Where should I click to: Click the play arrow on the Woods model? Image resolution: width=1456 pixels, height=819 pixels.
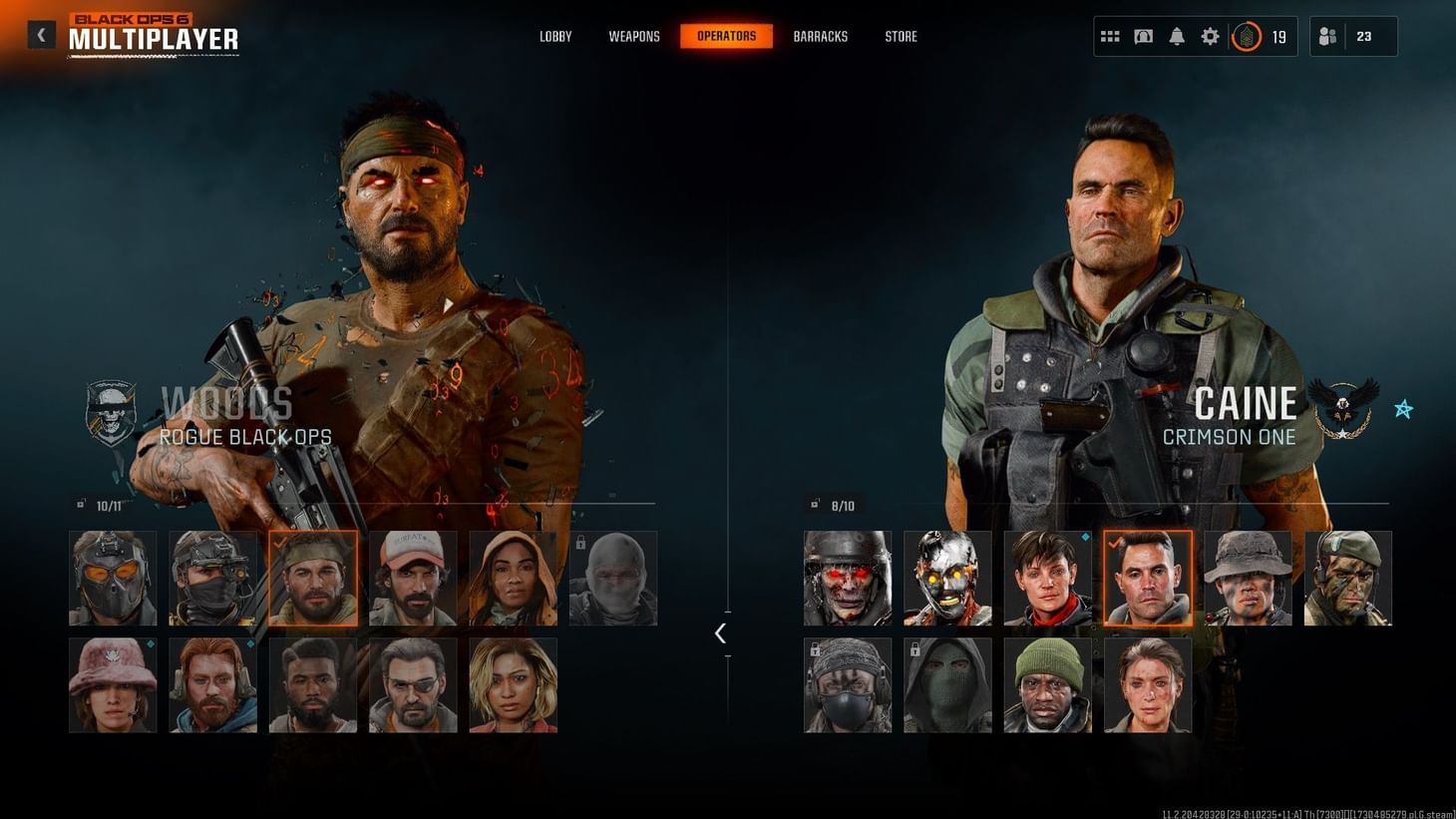point(450,304)
